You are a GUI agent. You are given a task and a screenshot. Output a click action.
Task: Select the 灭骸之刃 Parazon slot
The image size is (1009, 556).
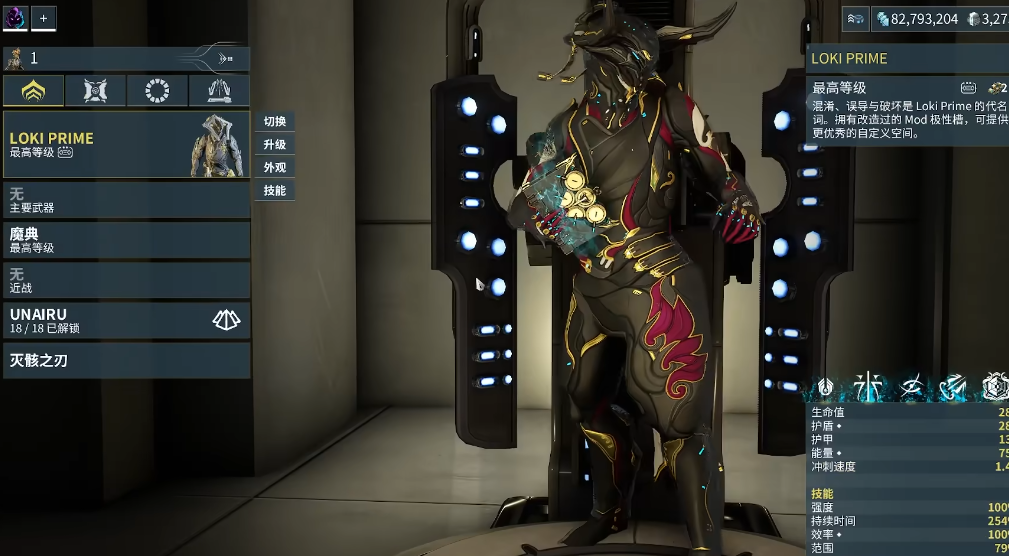click(x=125, y=360)
